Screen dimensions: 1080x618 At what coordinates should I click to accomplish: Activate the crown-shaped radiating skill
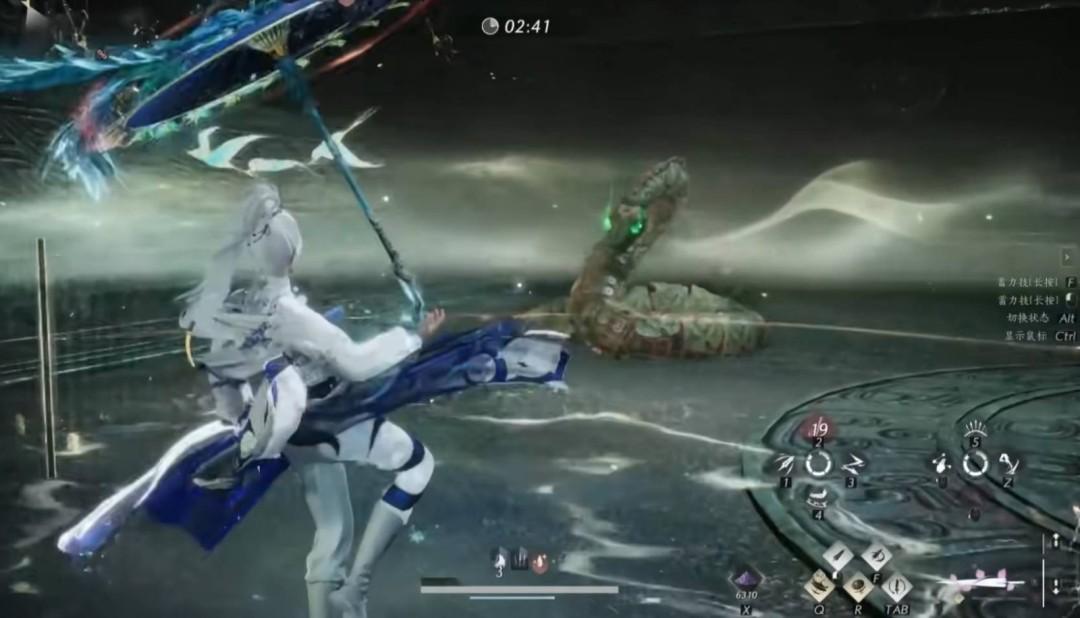pos(975,431)
